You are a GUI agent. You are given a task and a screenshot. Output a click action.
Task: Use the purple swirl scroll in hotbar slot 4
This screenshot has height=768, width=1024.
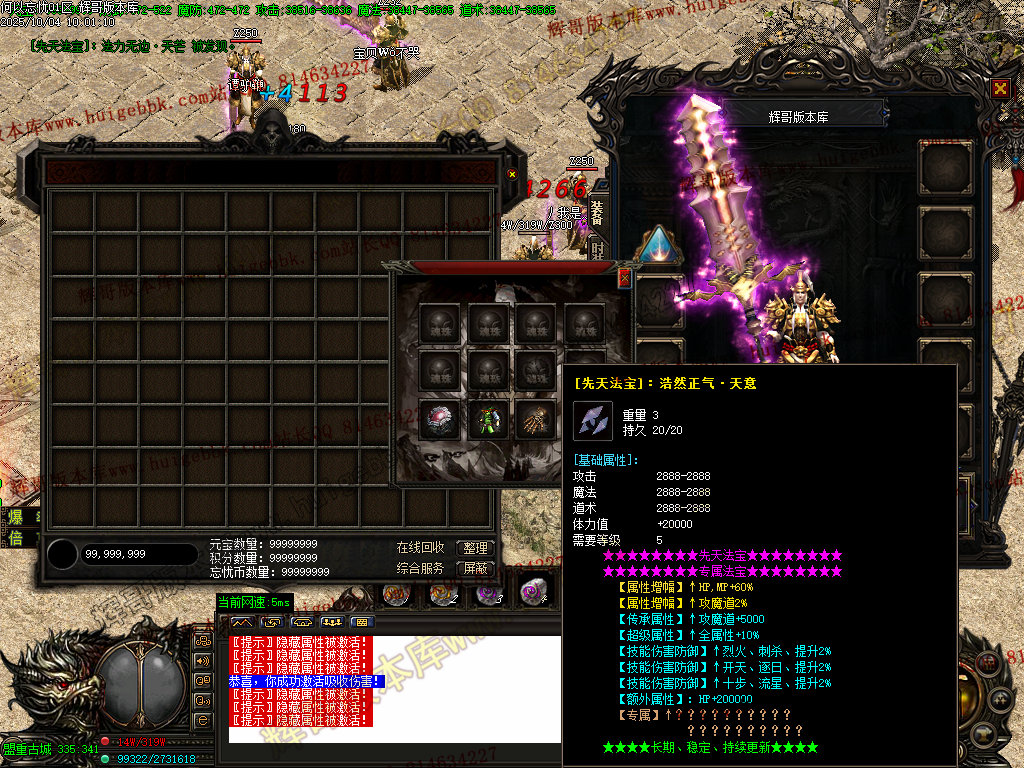point(533,593)
